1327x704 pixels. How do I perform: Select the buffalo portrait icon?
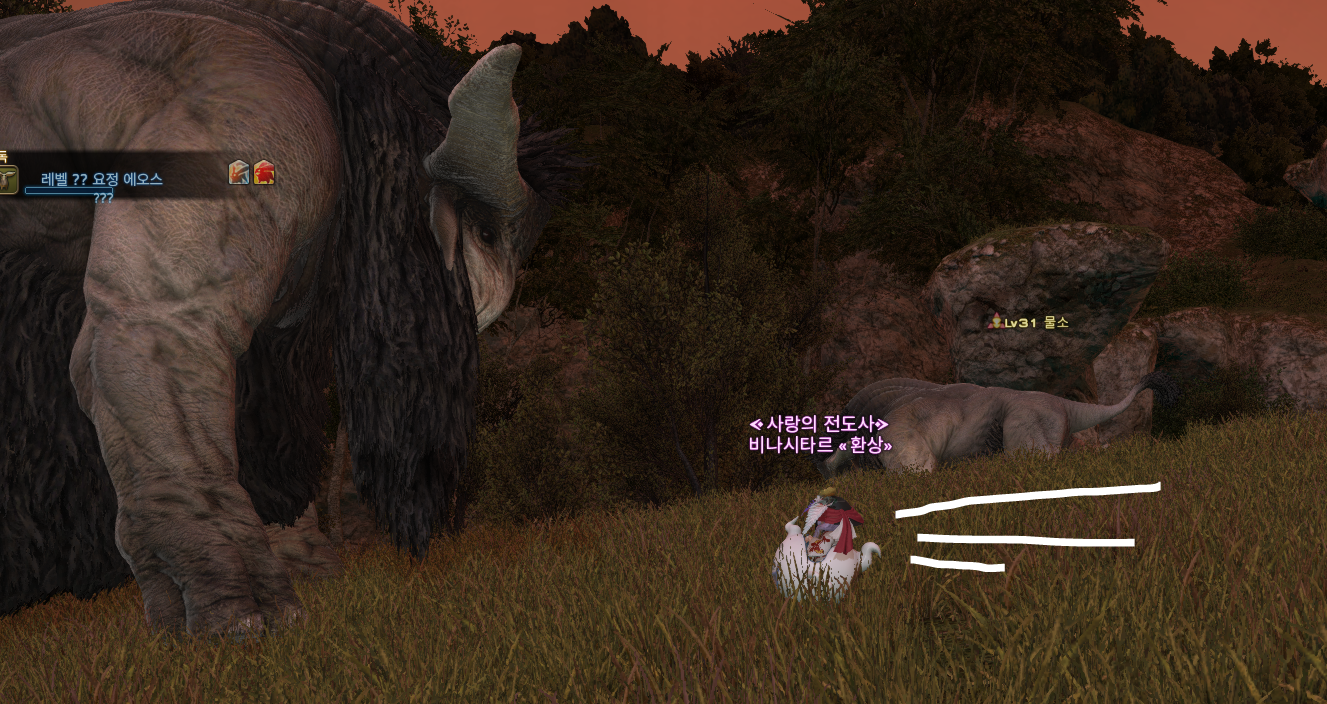coord(8,180)
